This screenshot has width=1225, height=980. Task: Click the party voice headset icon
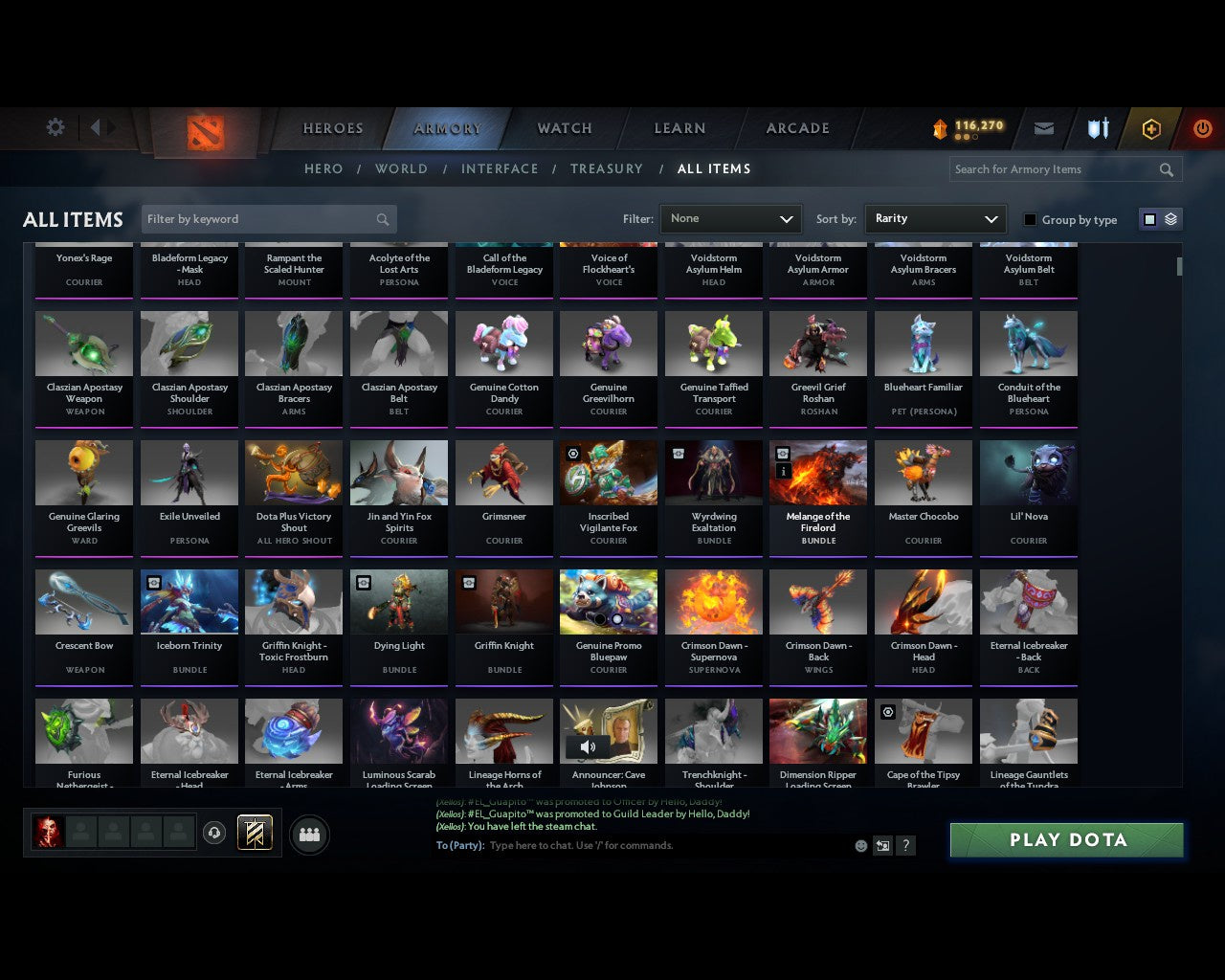[x=215, y=833]
